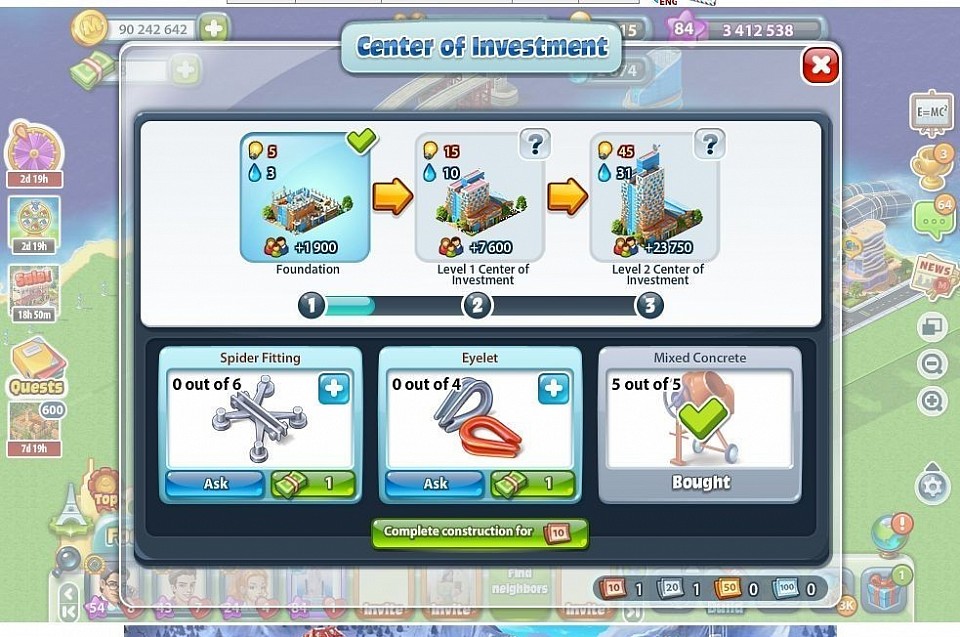The height and width of the screenshot is (637, 960).
Task: Close the Center of Investment window
Action: click(820, 66)
